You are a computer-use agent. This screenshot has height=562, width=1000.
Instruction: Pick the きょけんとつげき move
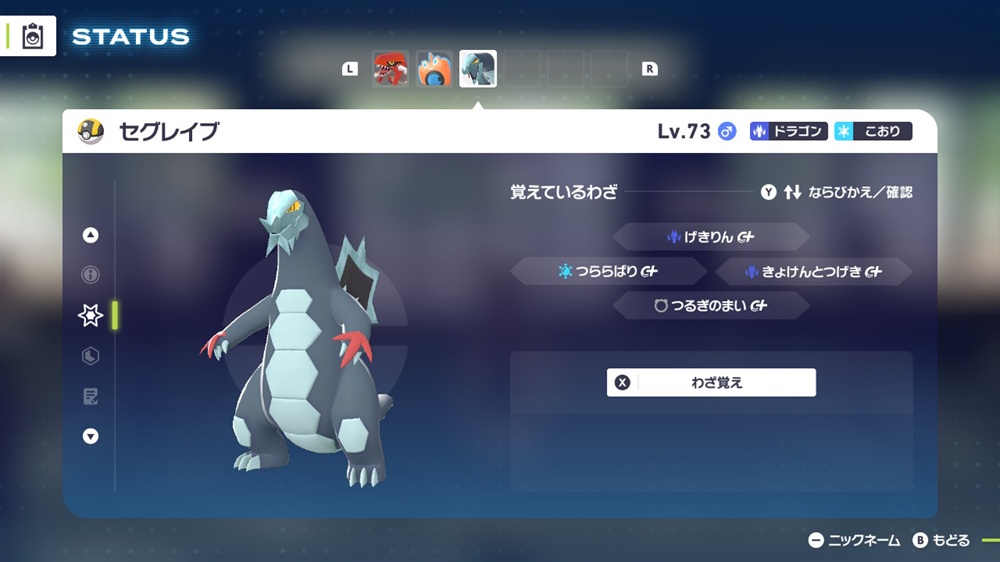click(813, 271)
